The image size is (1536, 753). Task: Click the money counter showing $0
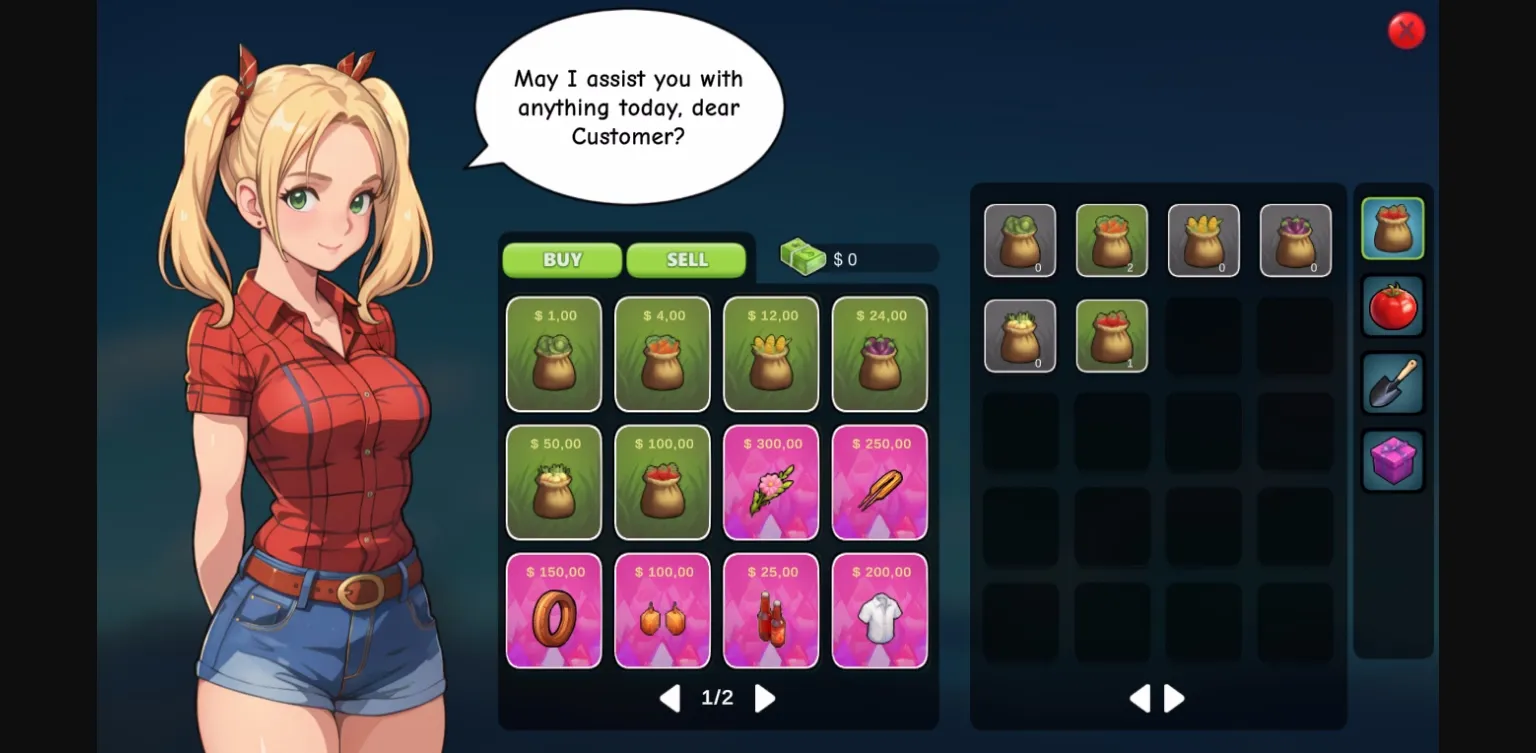coord(845,258)
